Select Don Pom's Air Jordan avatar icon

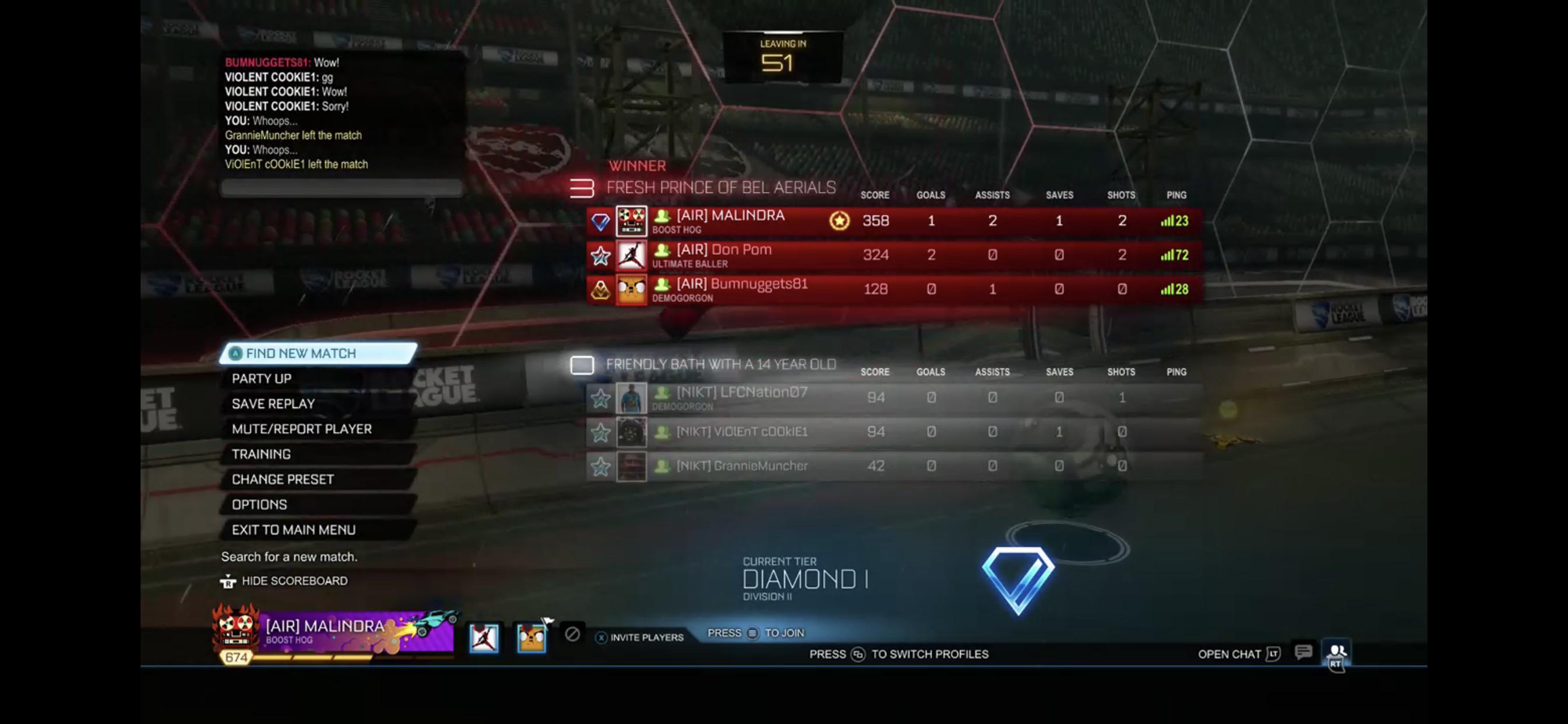(631, 255)
